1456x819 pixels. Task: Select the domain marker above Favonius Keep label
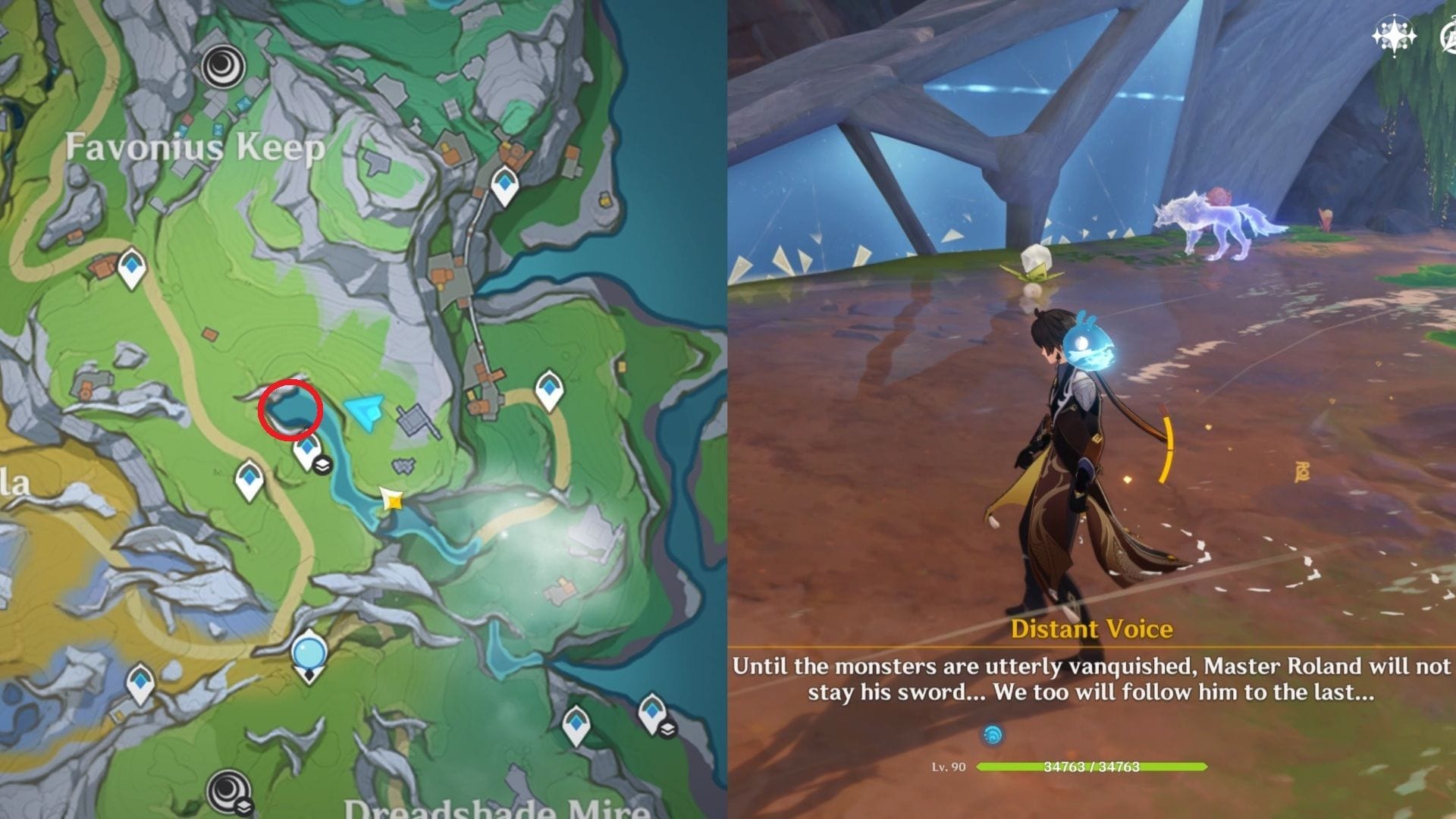pyautogui.click(x=224, y=64)
